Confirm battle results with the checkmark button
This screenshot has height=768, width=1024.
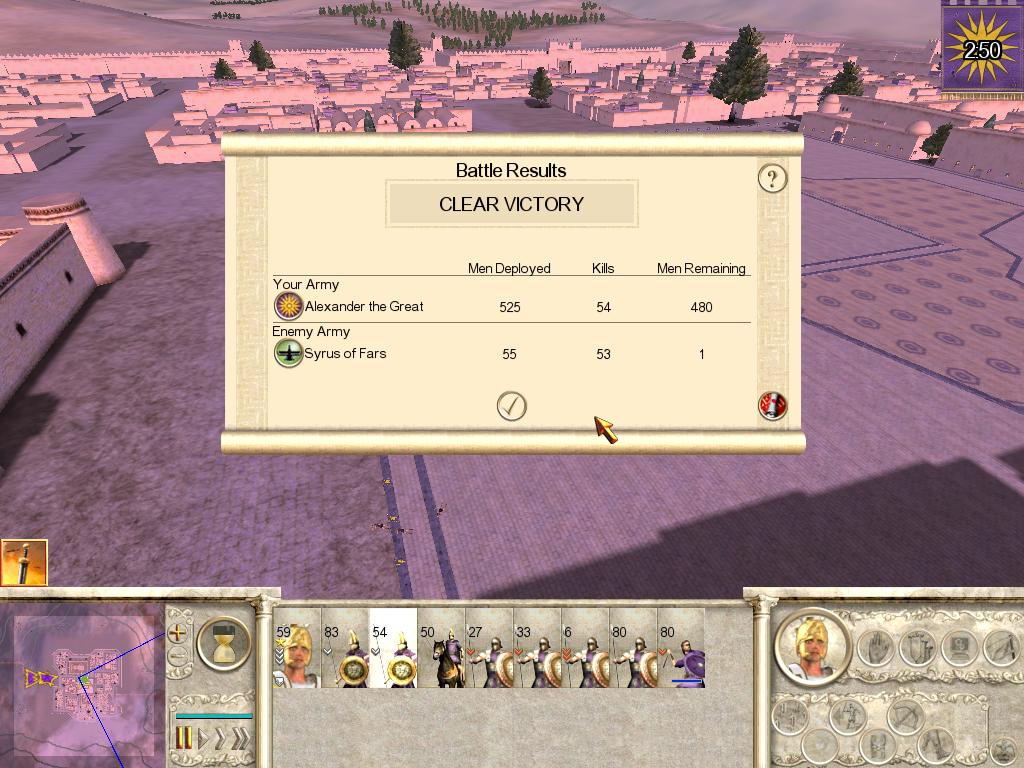[x=512, y=406]
